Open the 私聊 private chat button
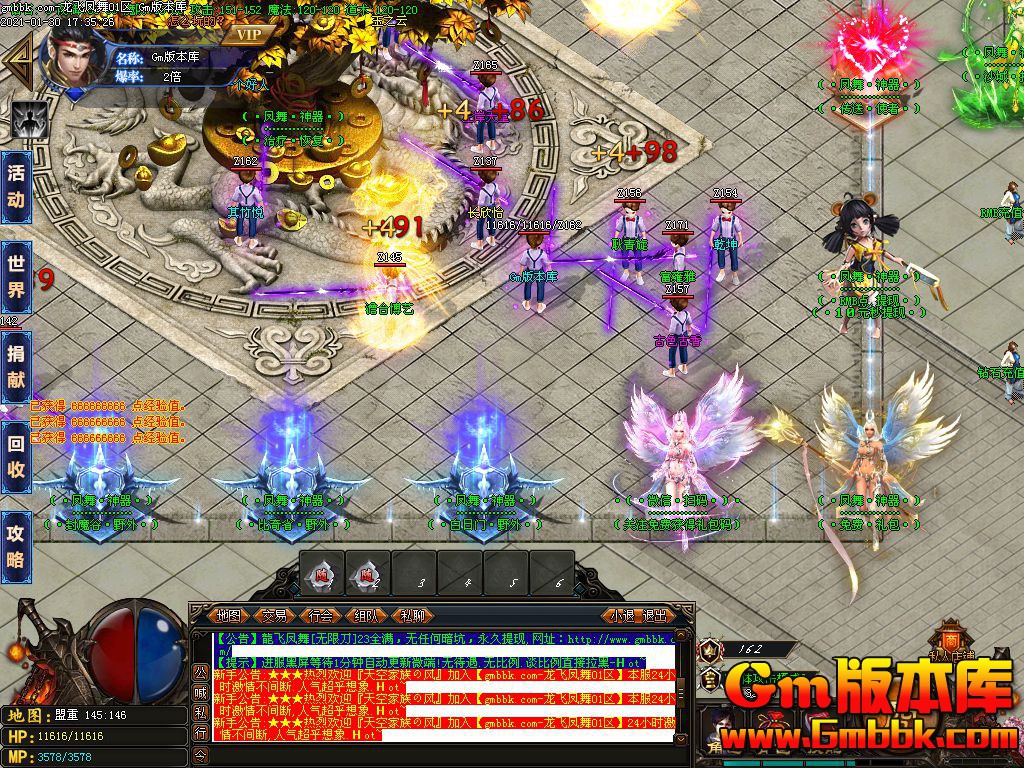The width and height of the screenshot is (1024, 768). (x=411, y=615)
